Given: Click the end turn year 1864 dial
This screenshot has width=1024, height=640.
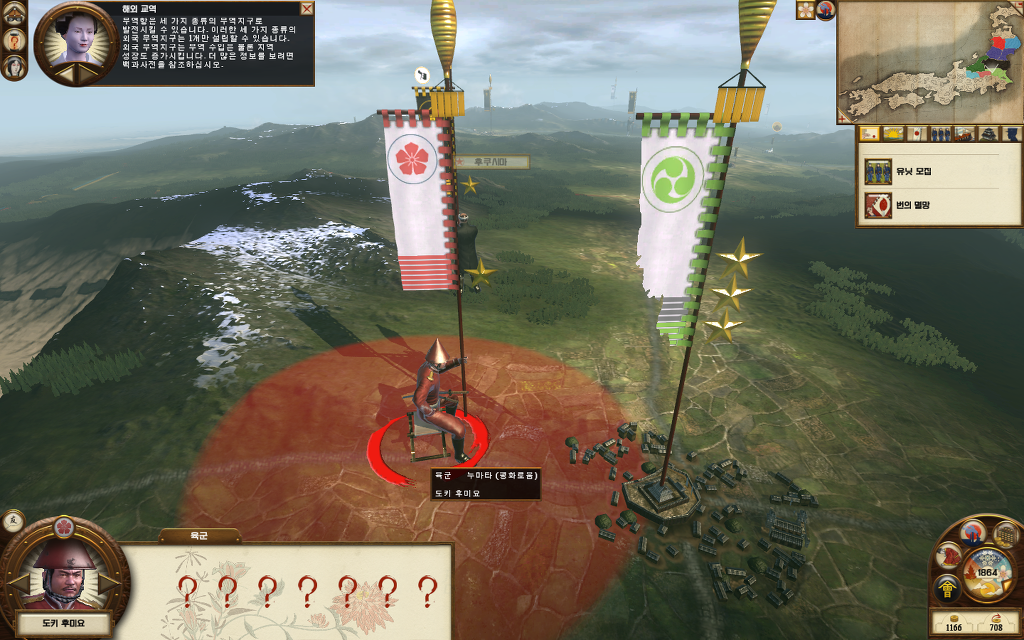Looking at the screenshot, I should click(x=988, y=573).
